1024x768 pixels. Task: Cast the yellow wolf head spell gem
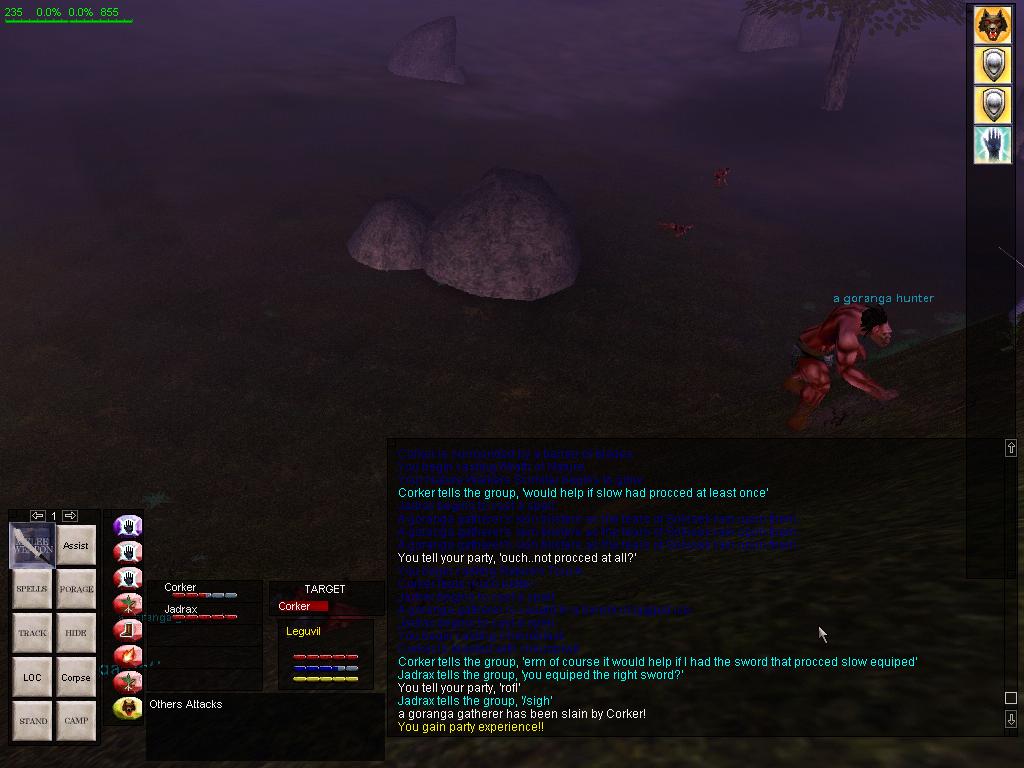point(127,708)
